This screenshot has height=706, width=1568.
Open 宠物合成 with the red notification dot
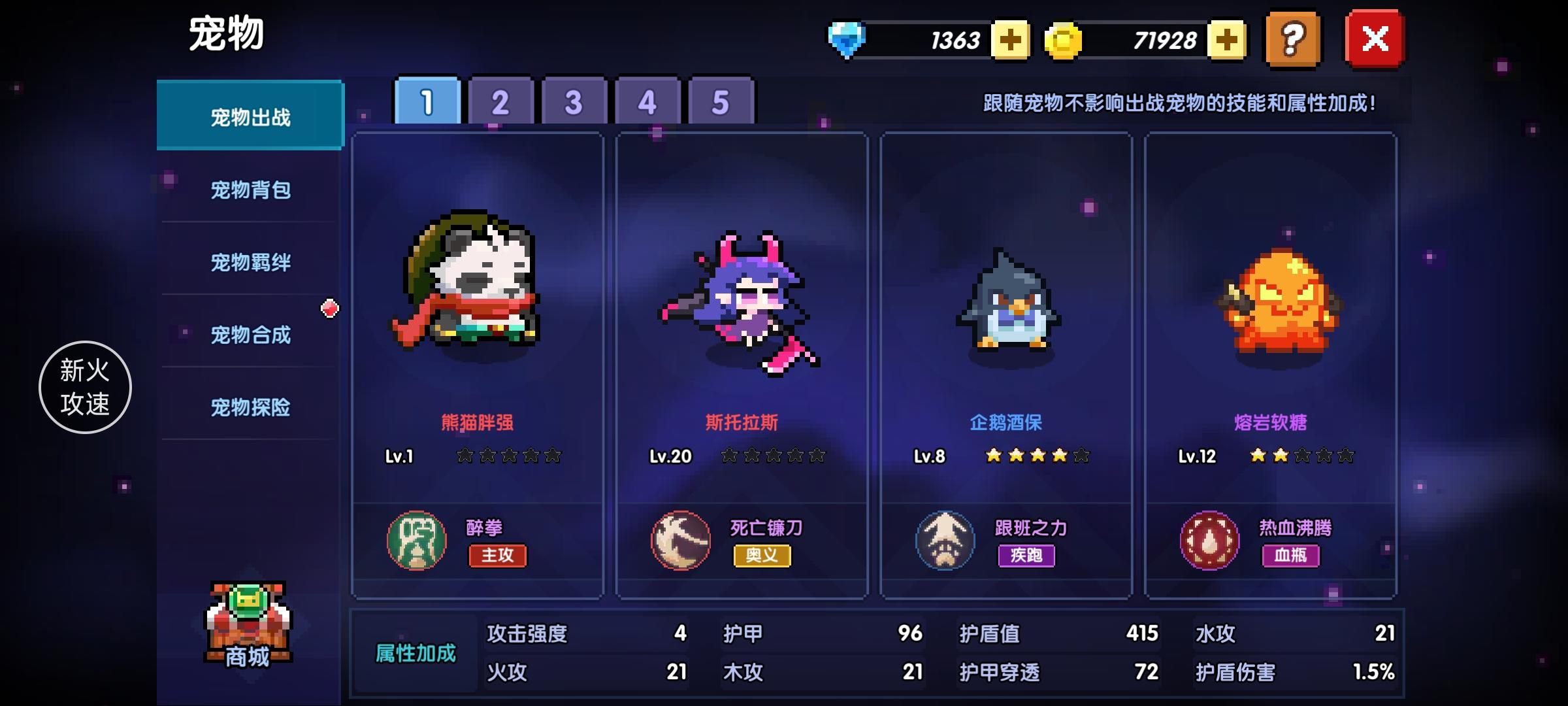(250, 335)
